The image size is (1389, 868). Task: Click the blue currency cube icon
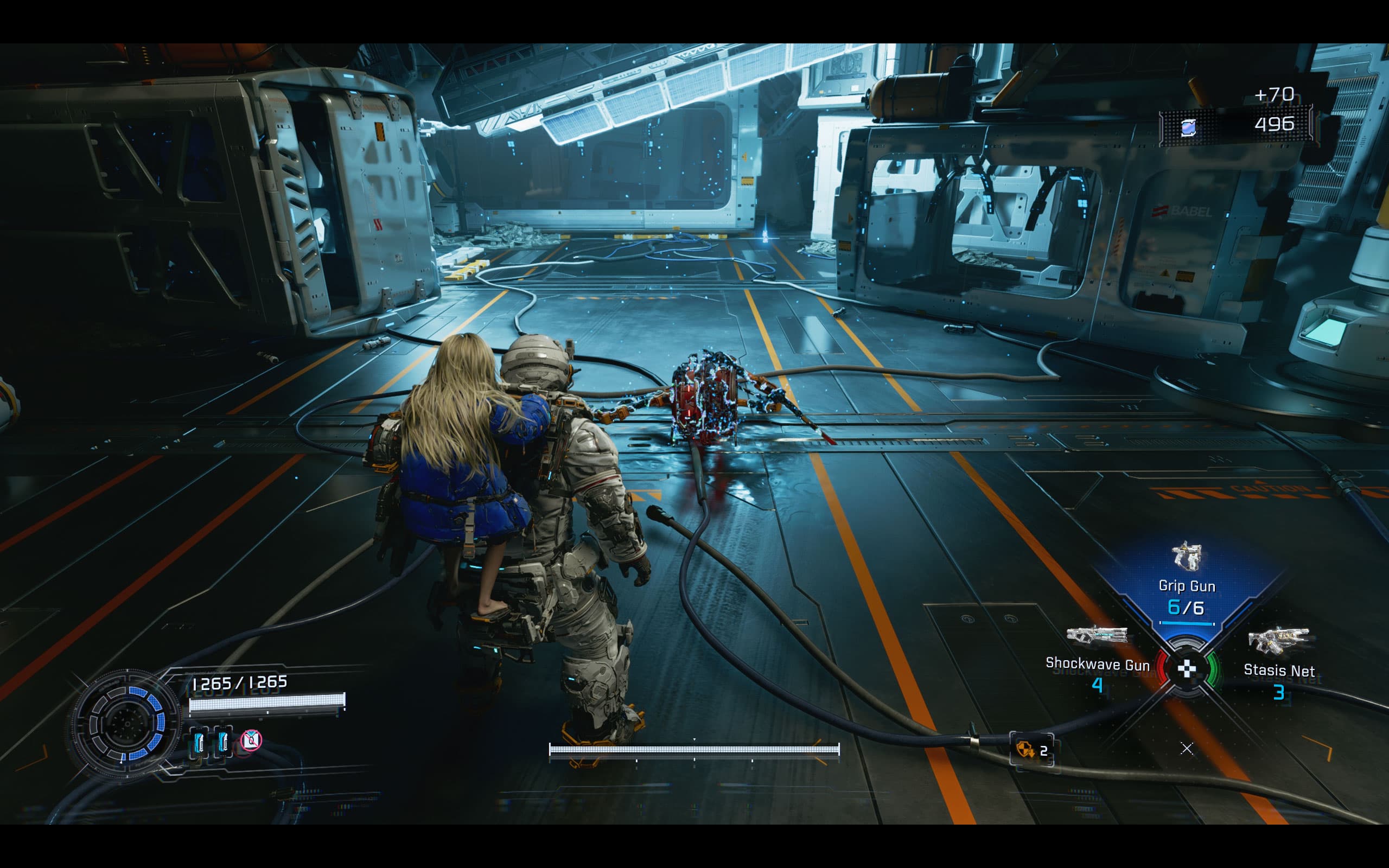pyautogui.click(x=1189, y=127)
